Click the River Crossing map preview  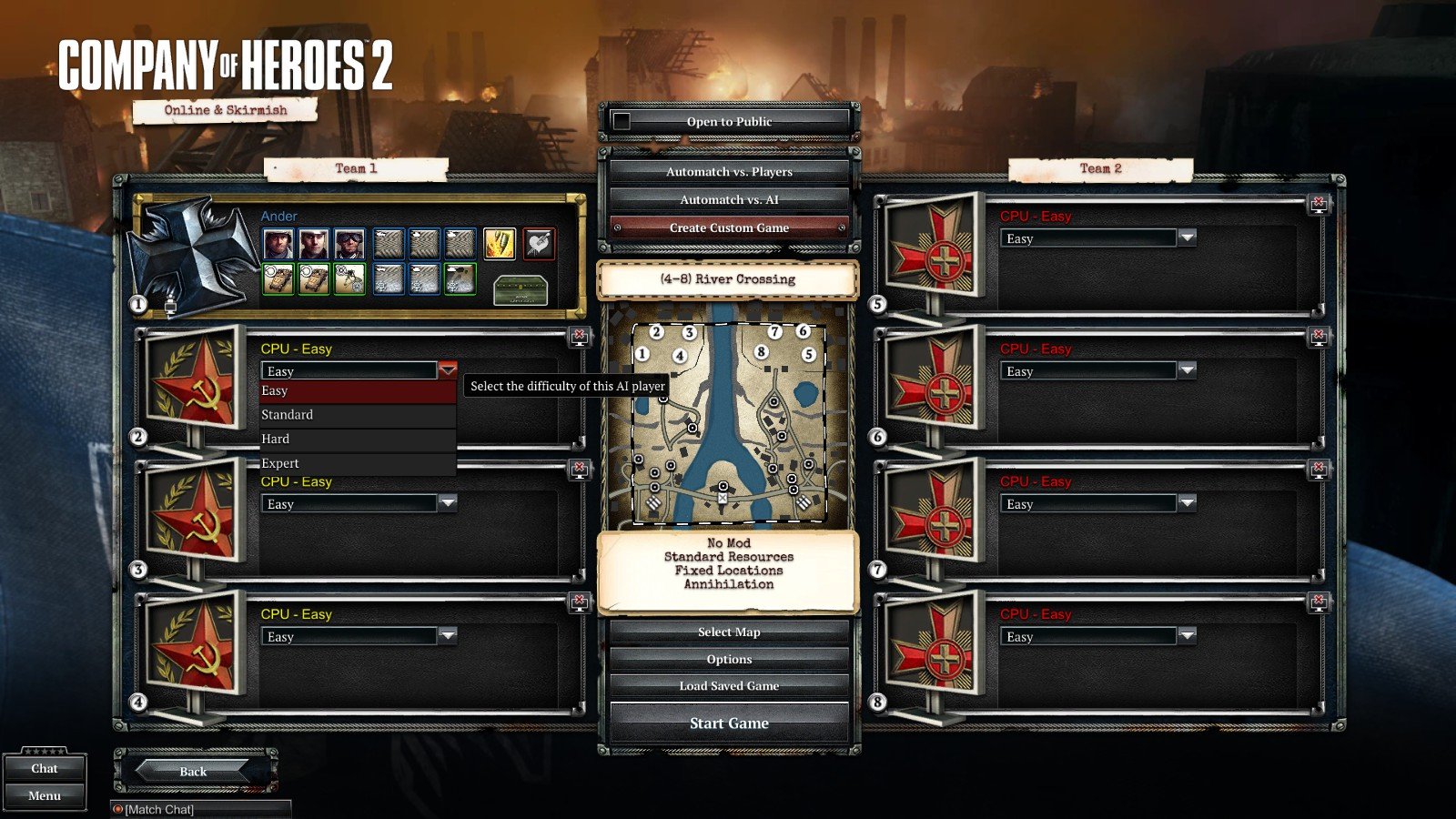click(x=728, y=425)
